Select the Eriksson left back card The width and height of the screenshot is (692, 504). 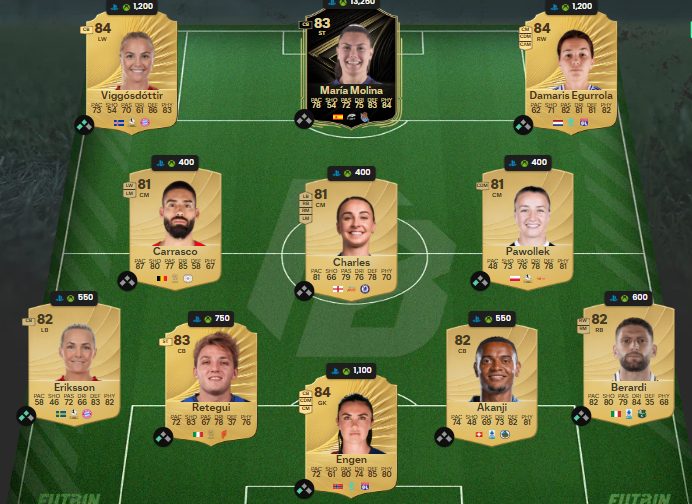pyautogui.click(x=75, y=362)
